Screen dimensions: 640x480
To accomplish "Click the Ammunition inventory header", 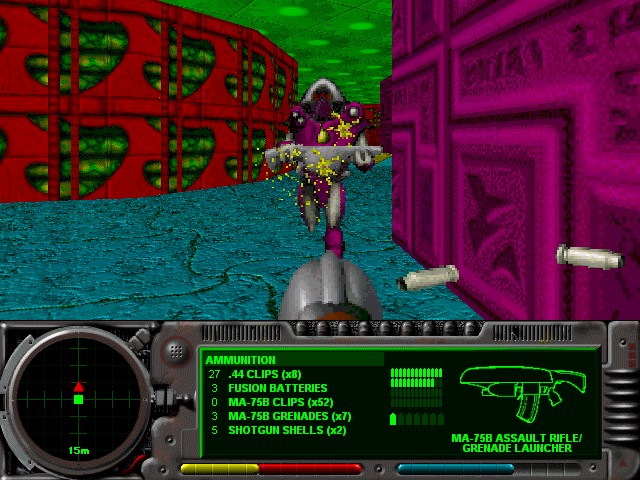I will point(241,360).
